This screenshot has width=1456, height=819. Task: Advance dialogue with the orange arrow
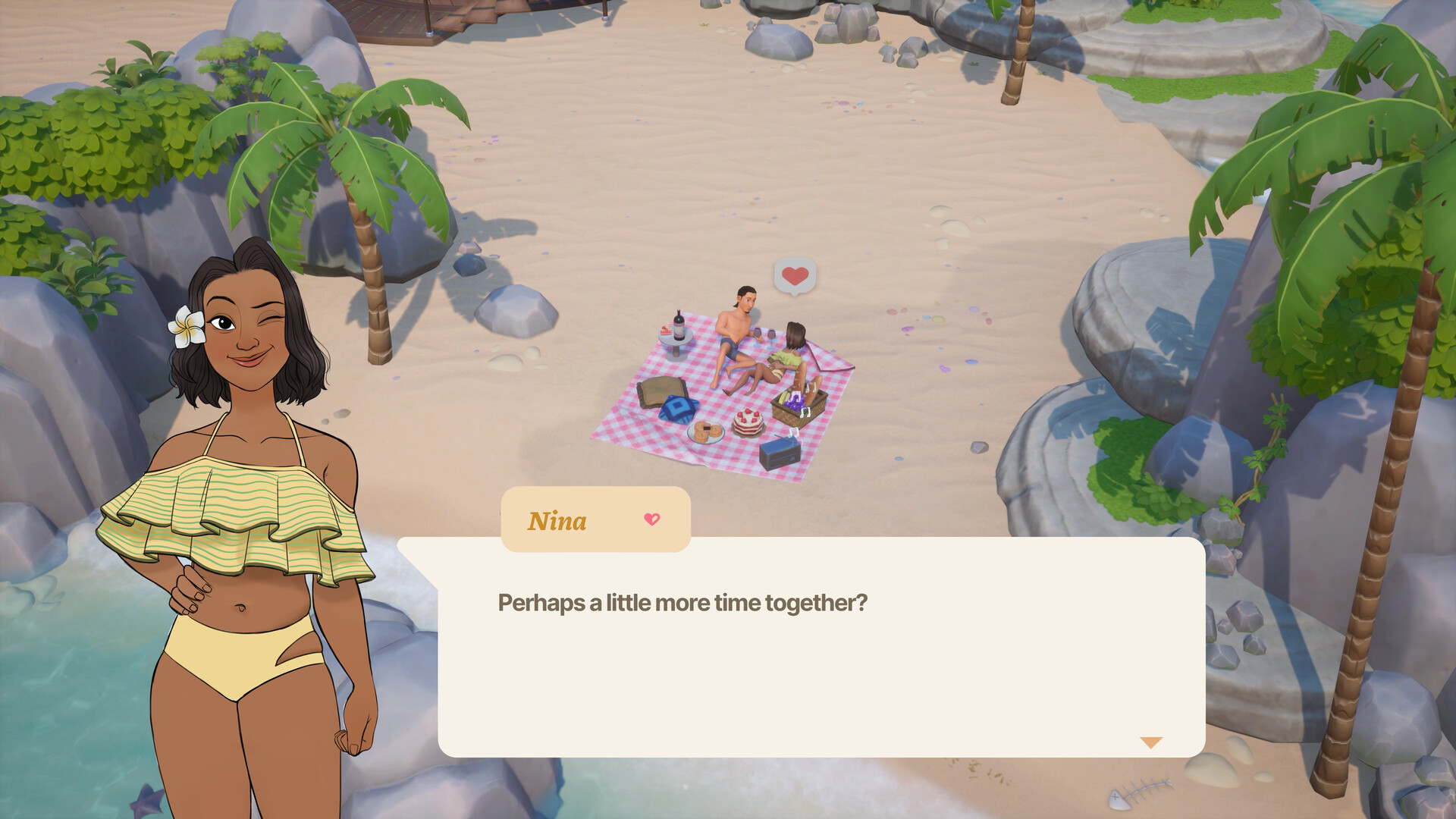click(1150, 742)
